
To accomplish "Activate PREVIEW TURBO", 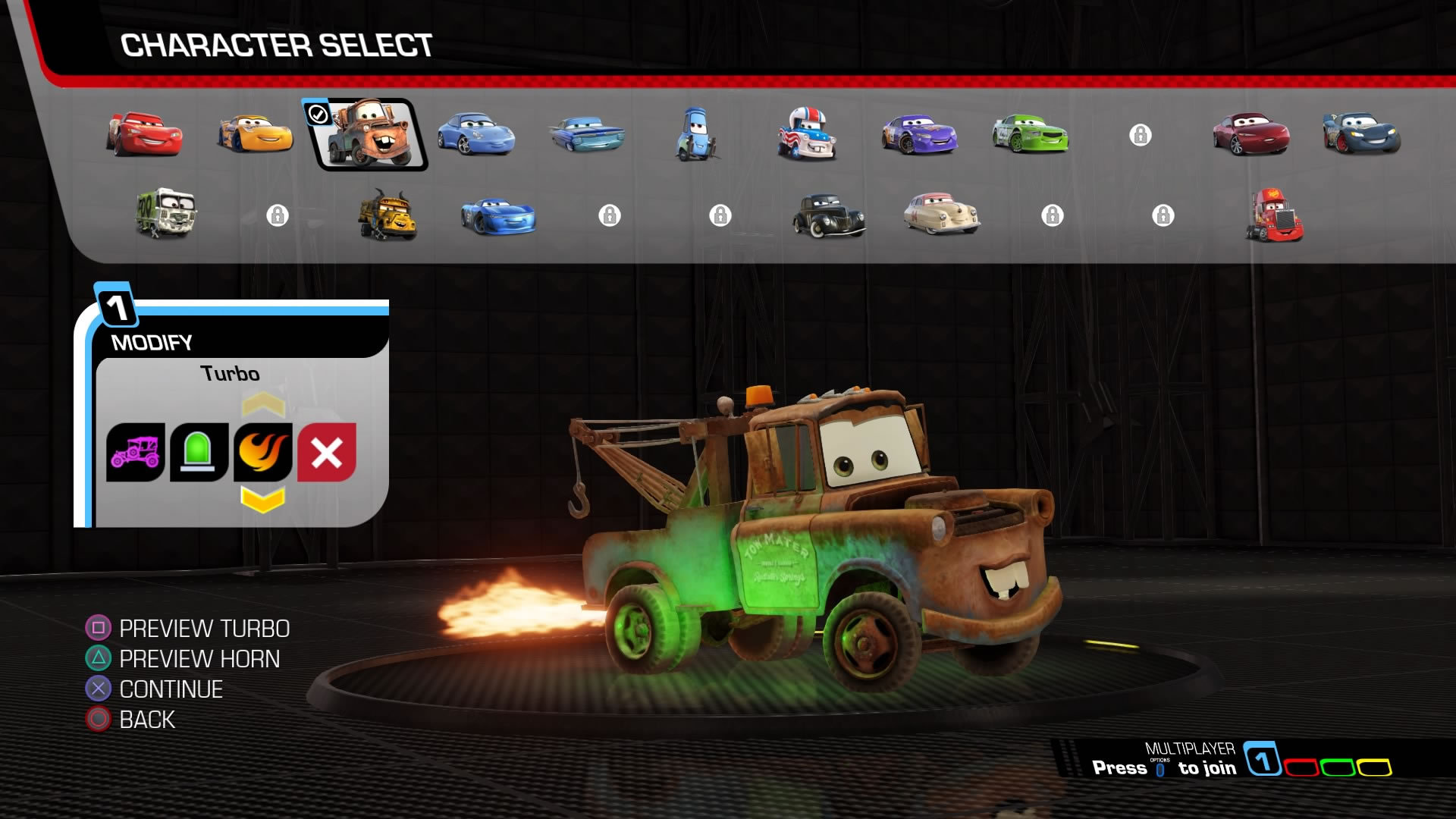I will tap(205, 629).
